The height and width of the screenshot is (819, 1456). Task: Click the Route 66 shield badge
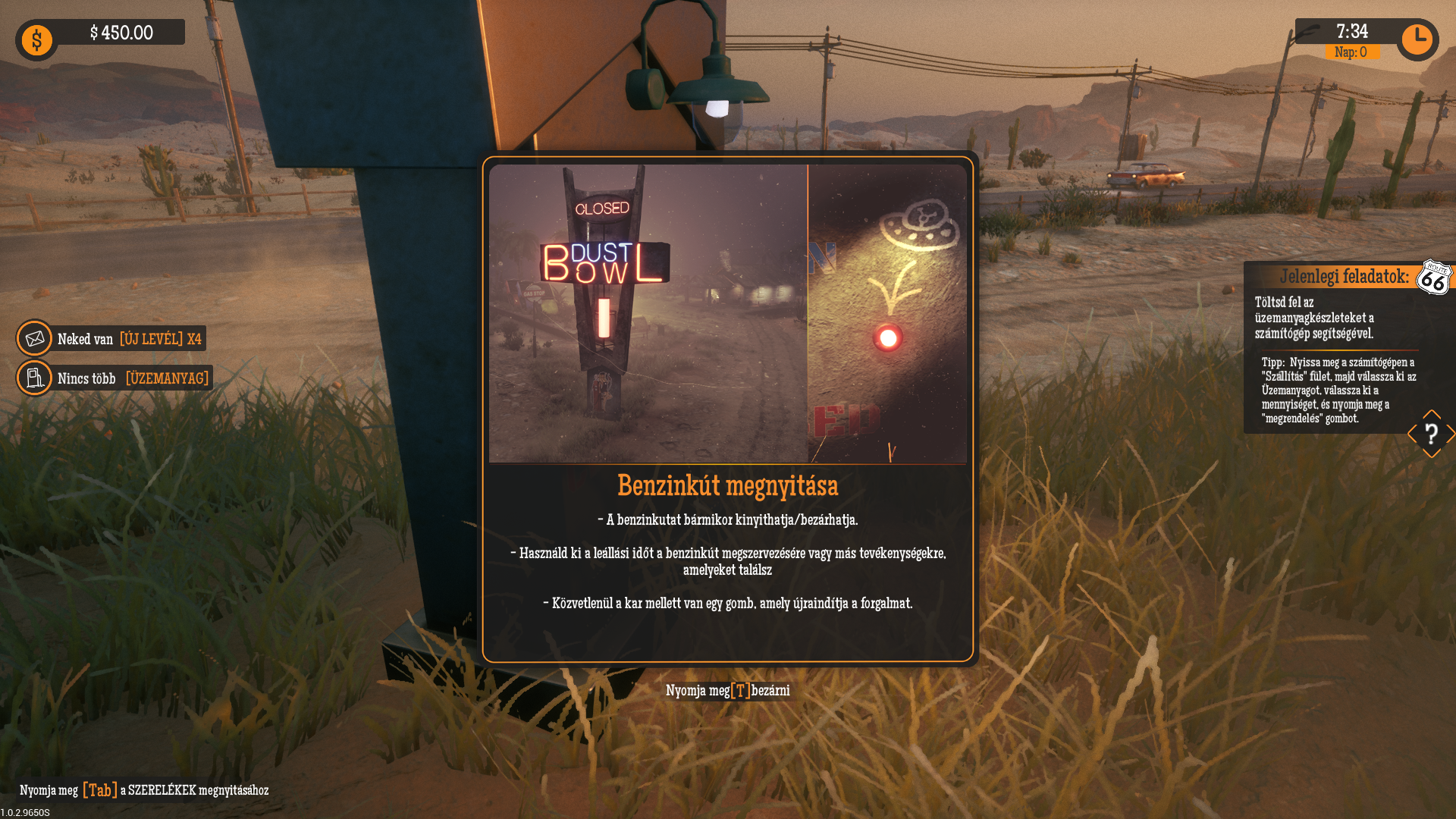pyautogui.click(x=1433, y=278)
